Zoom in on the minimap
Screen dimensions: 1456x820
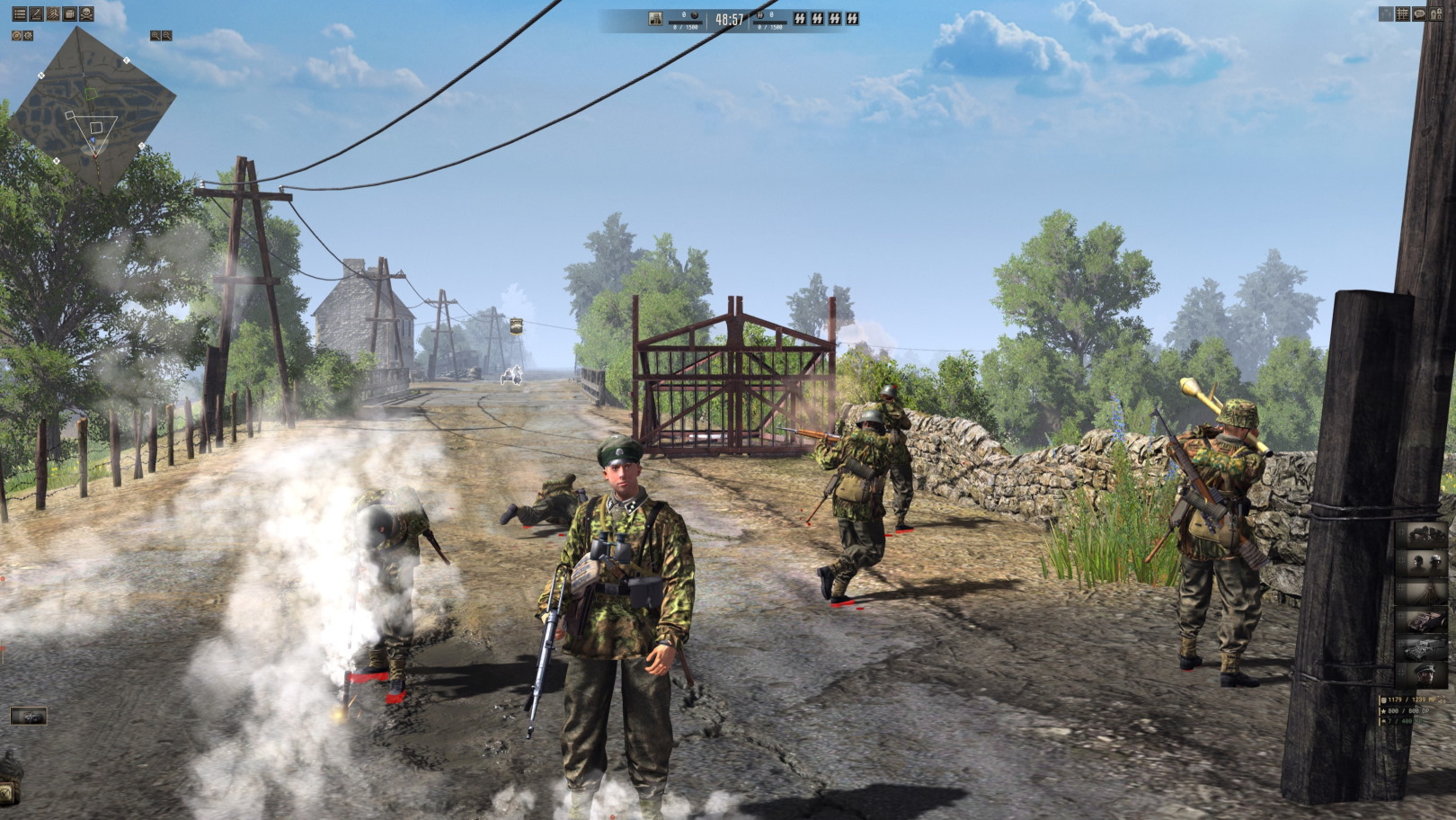pos(155,36)
